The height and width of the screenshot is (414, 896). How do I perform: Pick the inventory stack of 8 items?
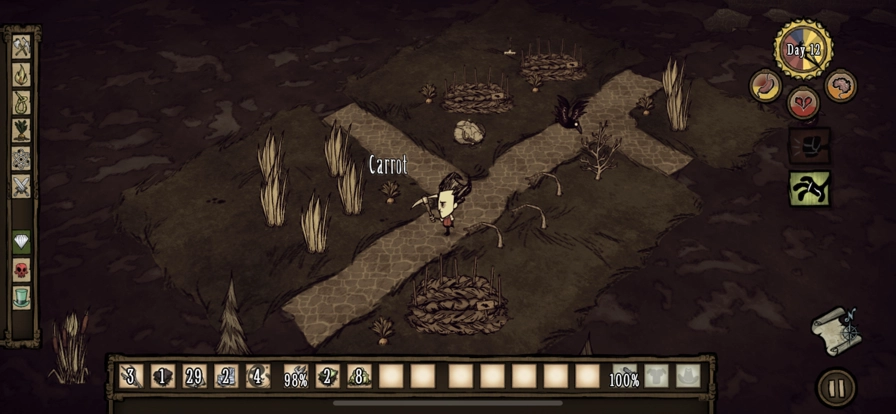[359, 376]
